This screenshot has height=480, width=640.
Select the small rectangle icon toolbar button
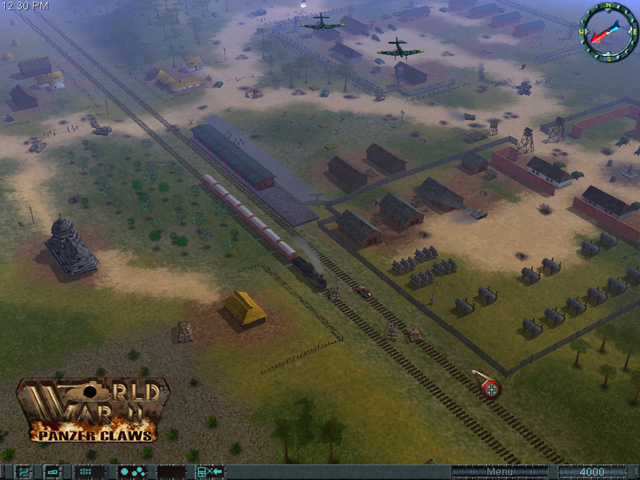click(53, 471)
